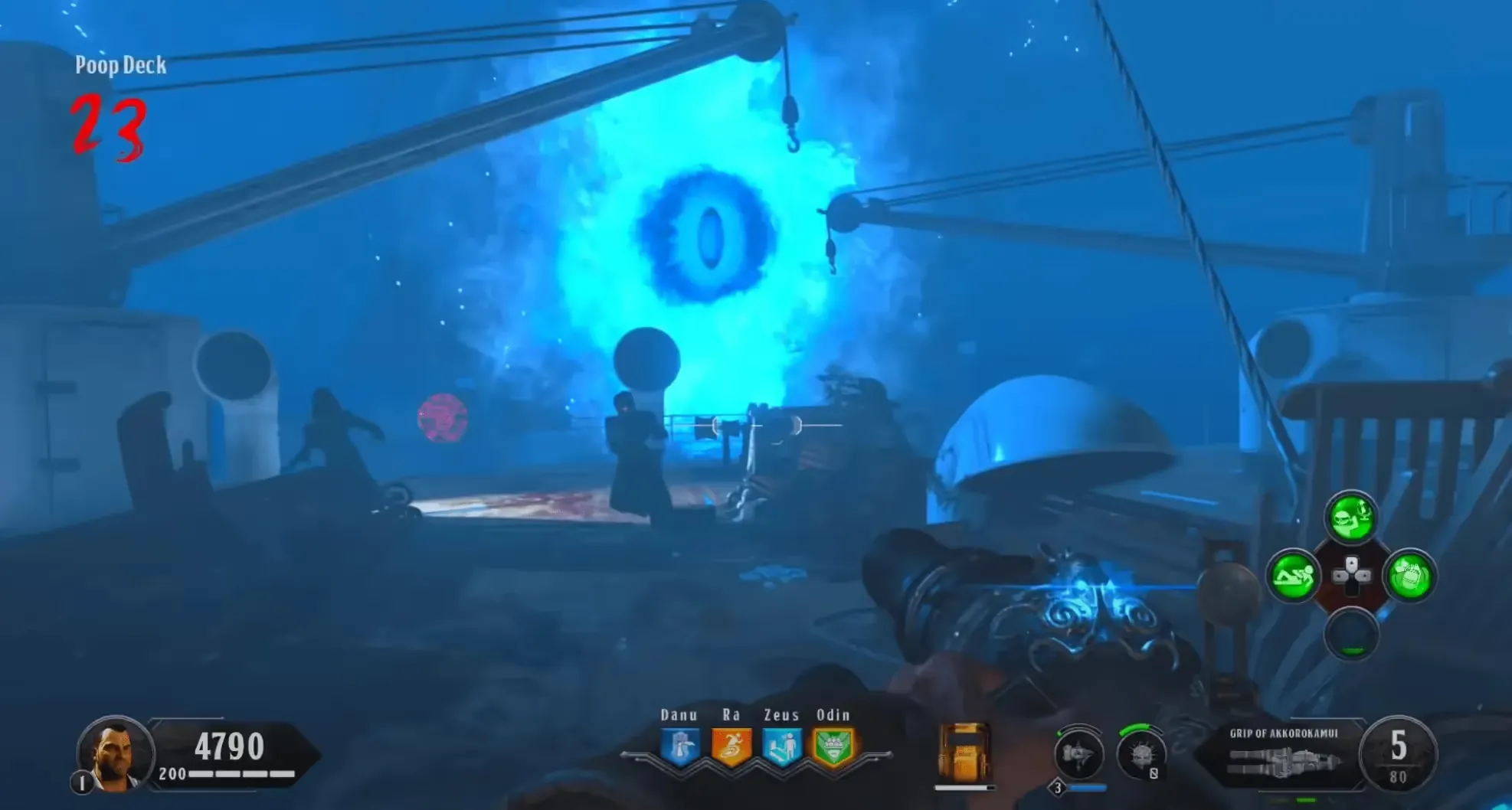Use the left elixir with the lying figure
Image resolution: width=1512 pixels, height=810 pixels.
coord(1293,576)
